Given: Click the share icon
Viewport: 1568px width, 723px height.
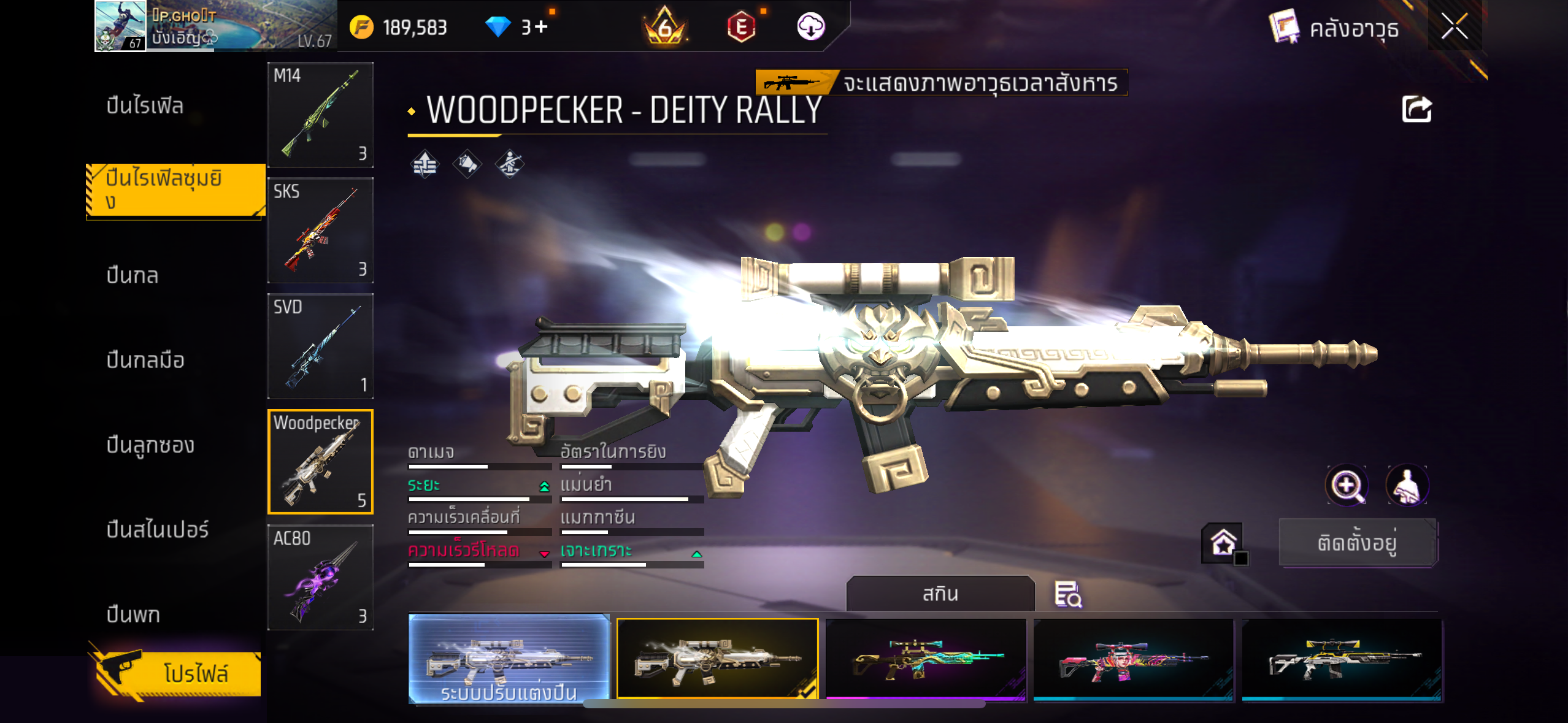Looking at the screenshot, I should [x=1416, y=110].
